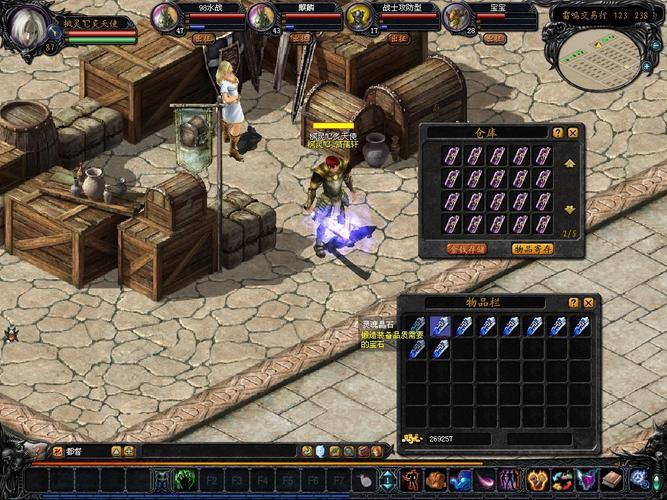Select the 麒麟 party member portrait
Image resolution: width=667 pixels, height=500 pixels.
[262, 17]
